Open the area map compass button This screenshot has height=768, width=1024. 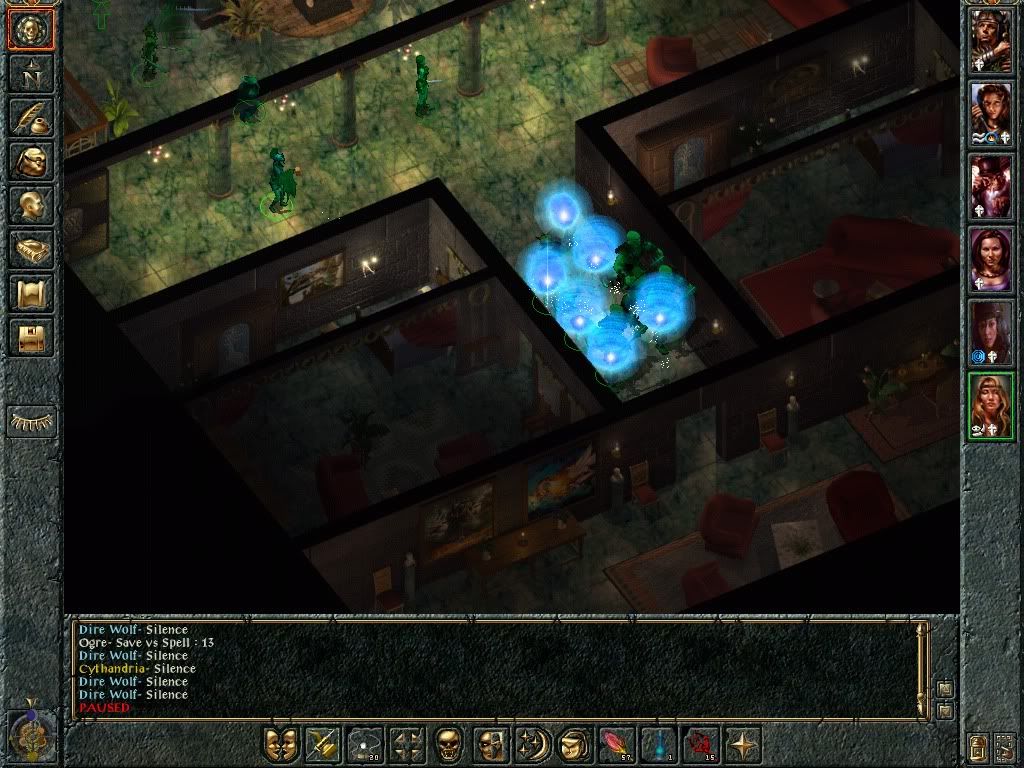tap(32, 74)
